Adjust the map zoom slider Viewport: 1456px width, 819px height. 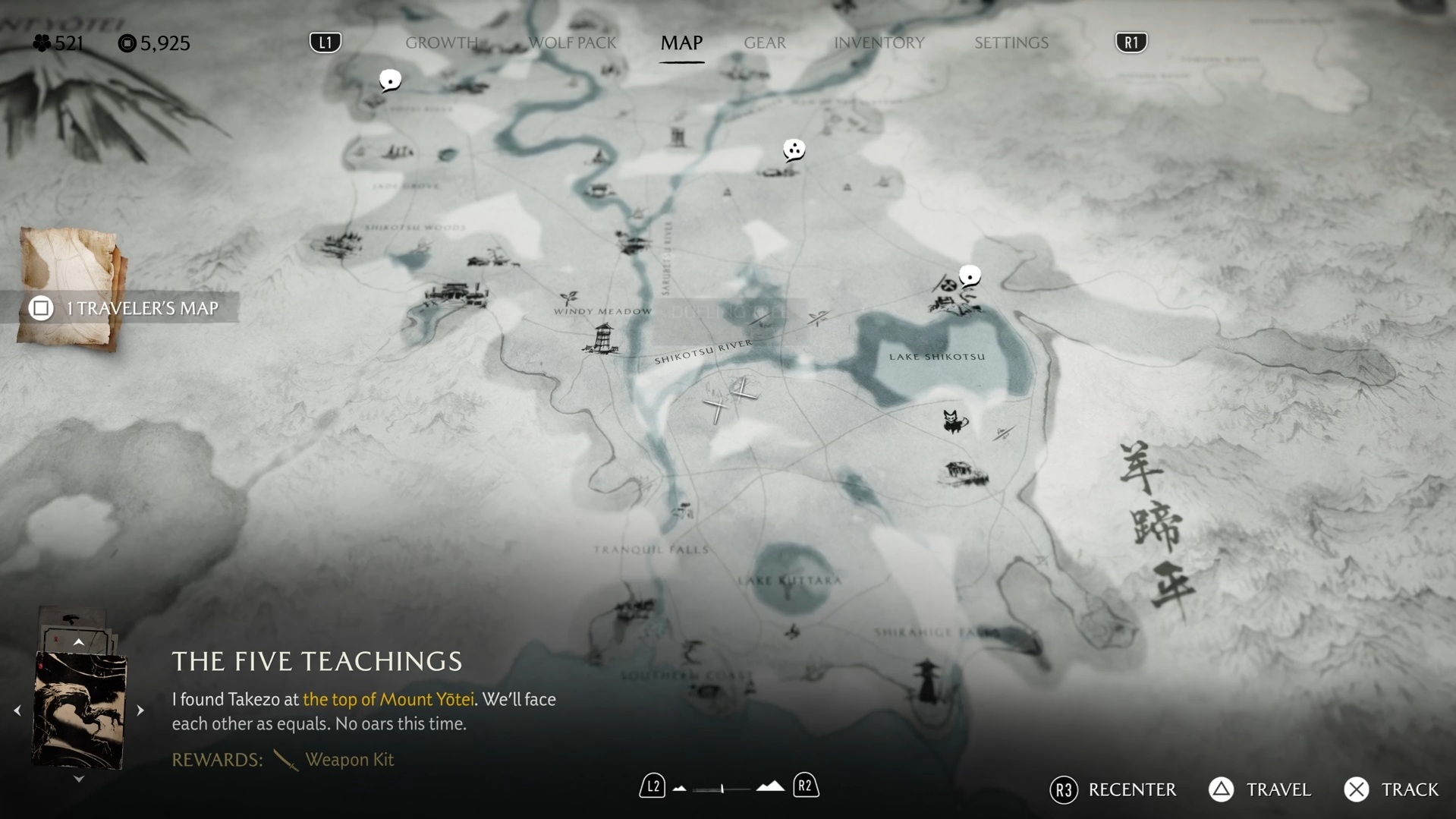[722, 789]
